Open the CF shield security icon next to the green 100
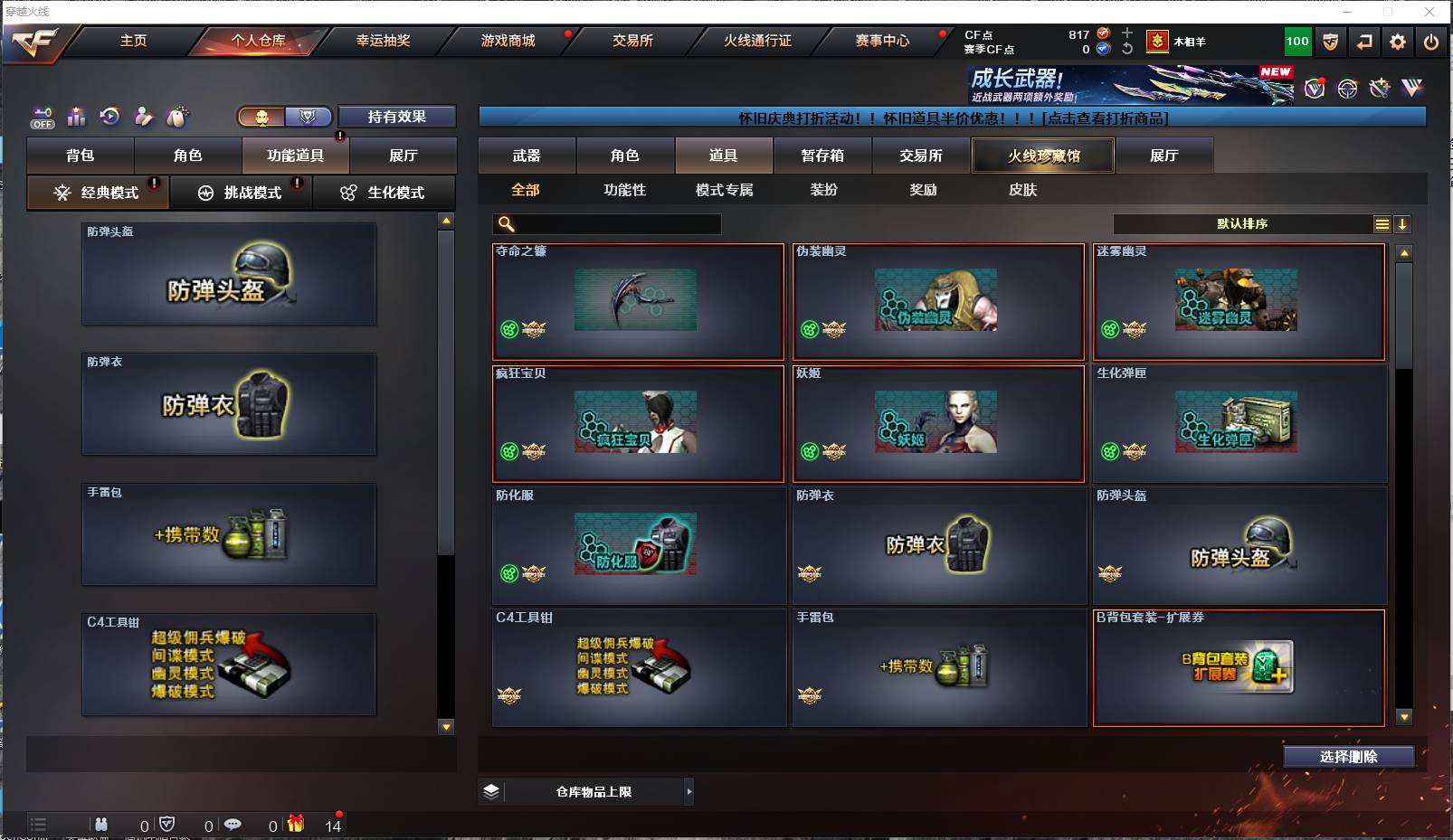1453x840 pixels. pyautogui.click(x=1329, y=41)
